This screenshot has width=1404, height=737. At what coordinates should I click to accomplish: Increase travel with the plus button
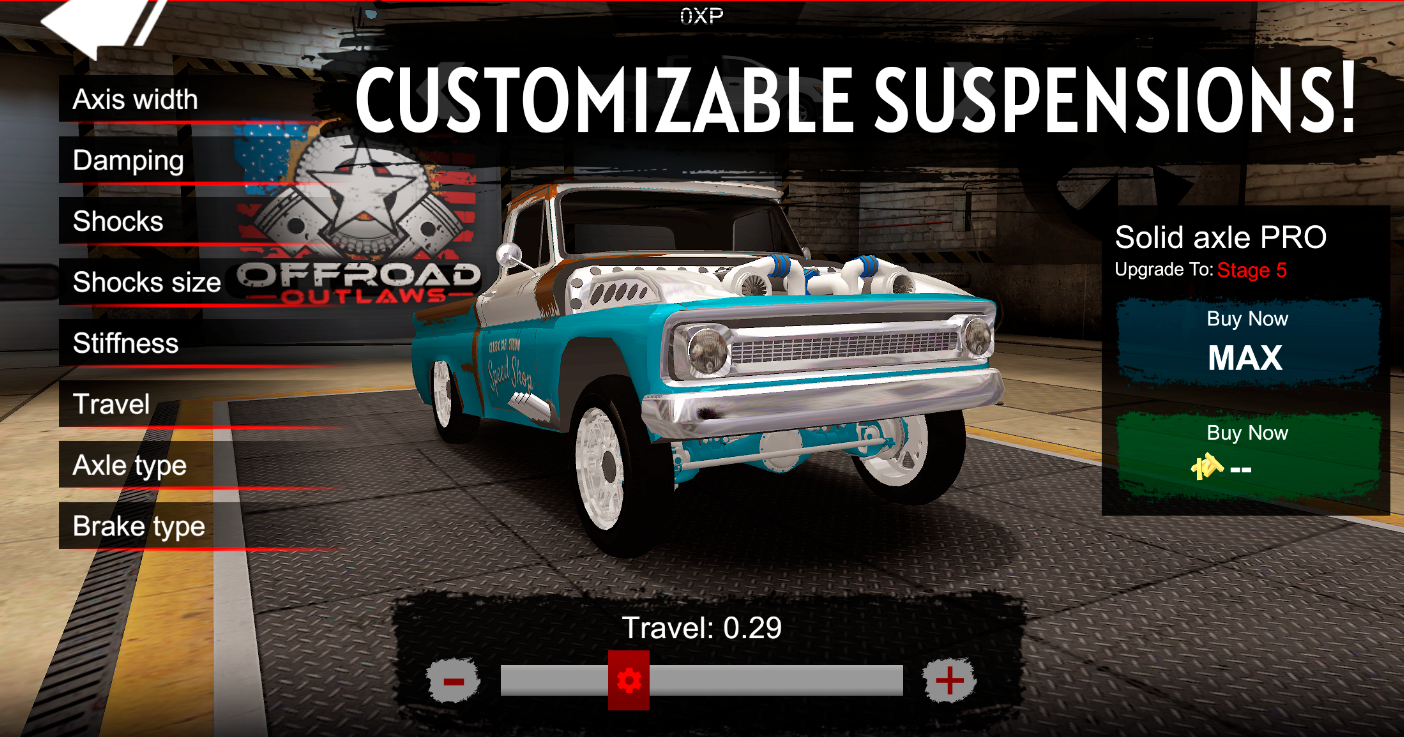click(948, 681)
